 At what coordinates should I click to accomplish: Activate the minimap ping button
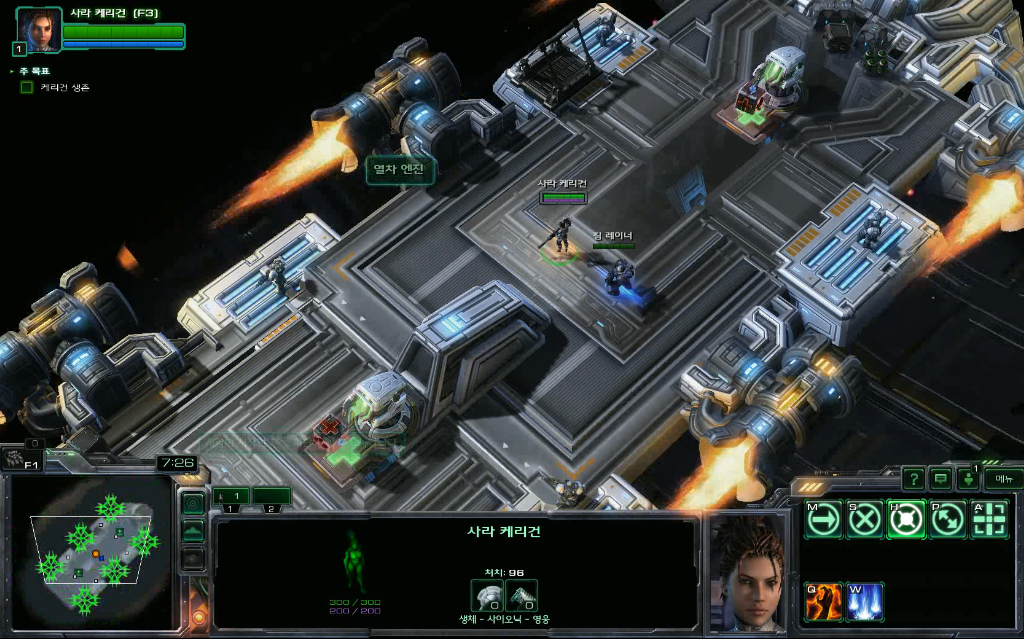click(193, 503)
